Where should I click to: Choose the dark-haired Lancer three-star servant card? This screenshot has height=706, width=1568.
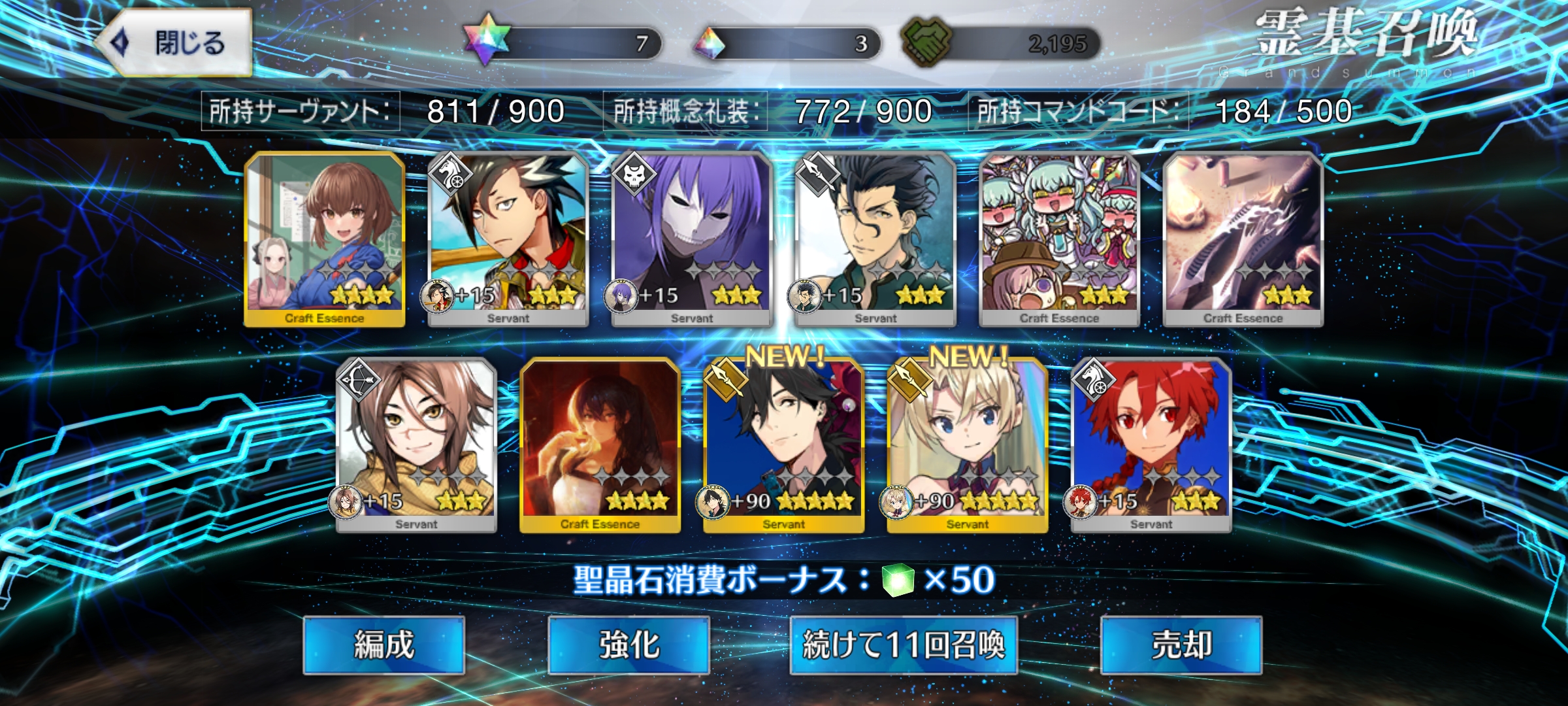[875, 239]
